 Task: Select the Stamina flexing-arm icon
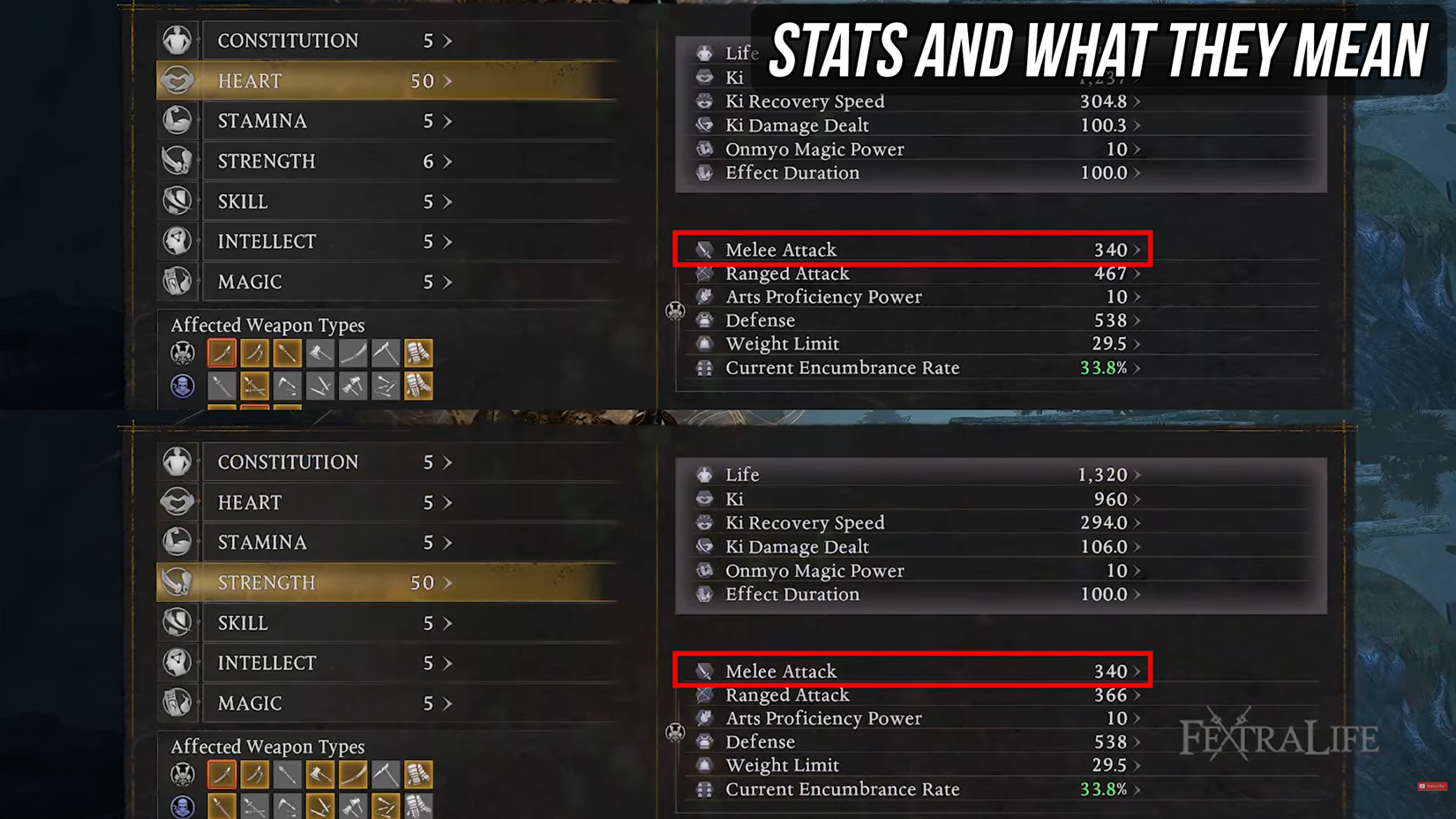tap(178, 121)
